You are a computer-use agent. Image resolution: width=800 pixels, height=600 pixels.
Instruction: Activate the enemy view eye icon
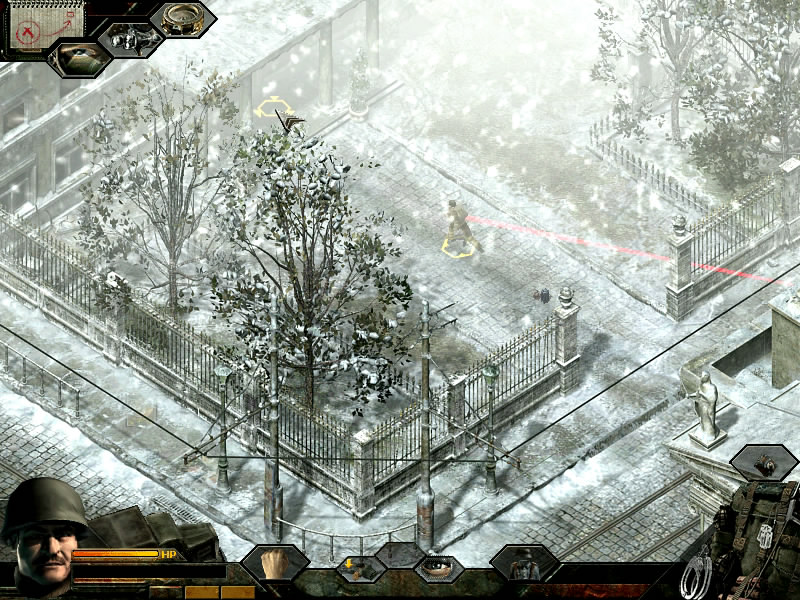point(79,56)
